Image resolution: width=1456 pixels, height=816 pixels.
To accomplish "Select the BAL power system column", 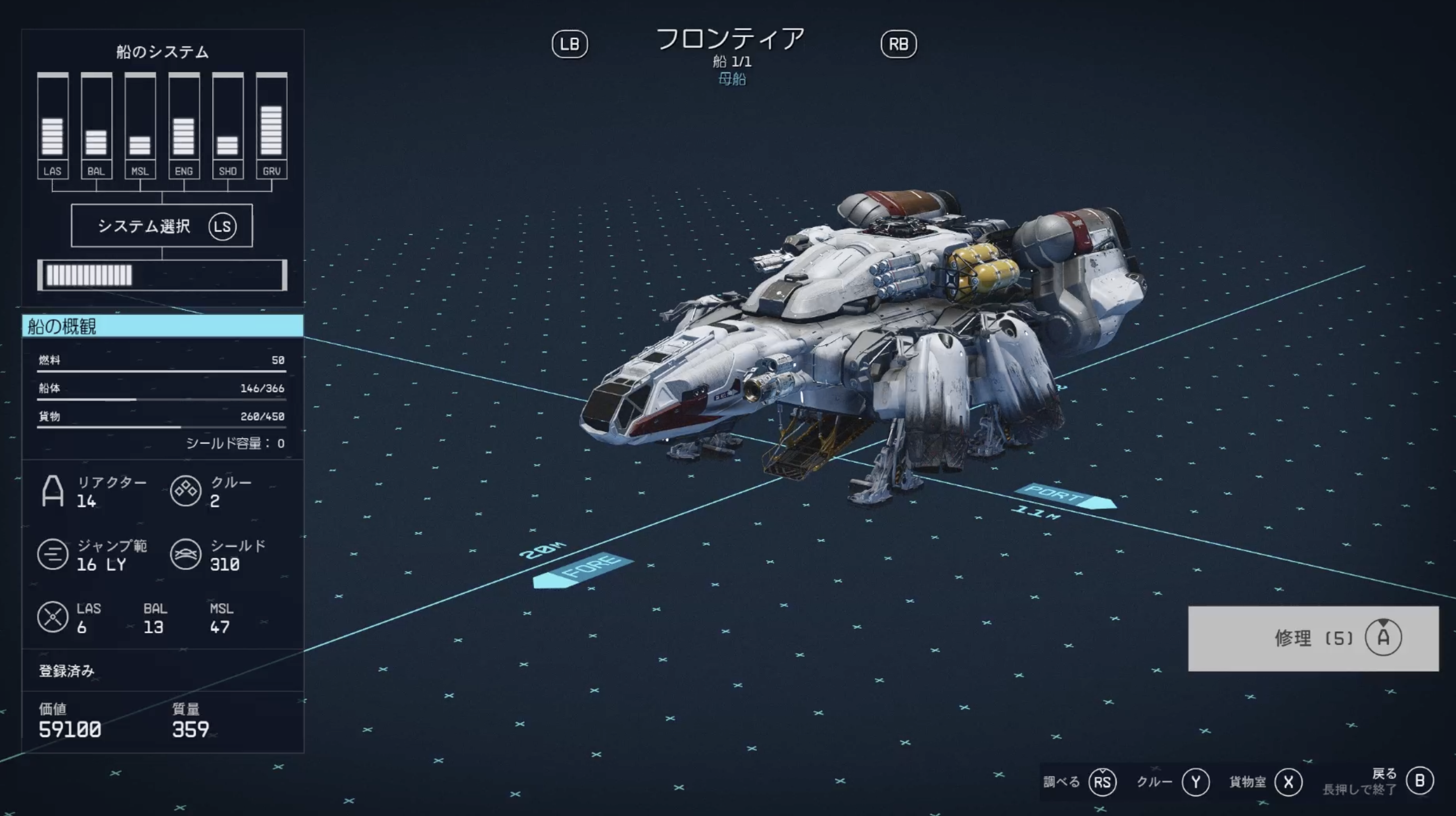I will pyautogui.click(x=96, y=125).
